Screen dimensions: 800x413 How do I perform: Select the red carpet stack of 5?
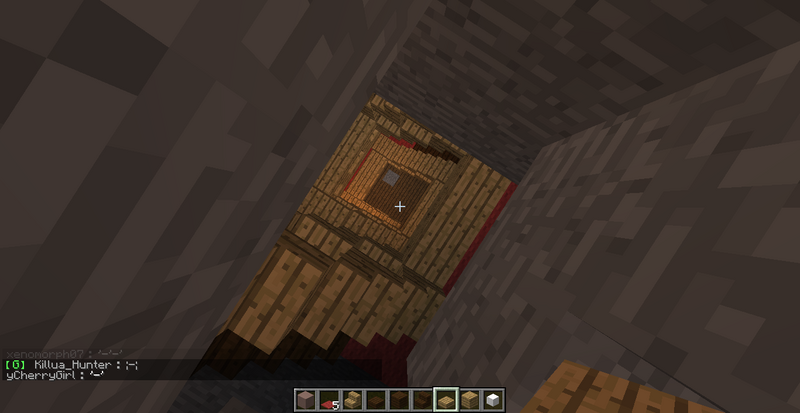point(328,400)
